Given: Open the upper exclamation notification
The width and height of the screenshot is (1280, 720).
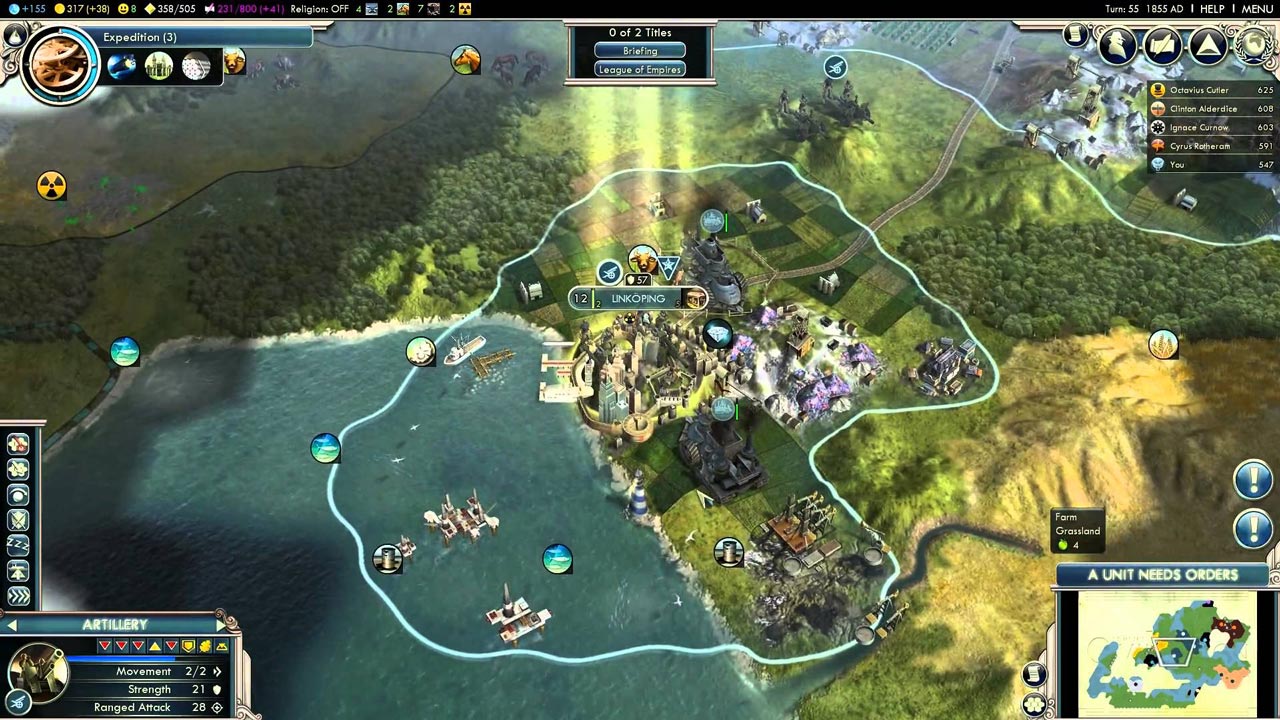Looking at the screenshot, I should (x=1252, y=480).
